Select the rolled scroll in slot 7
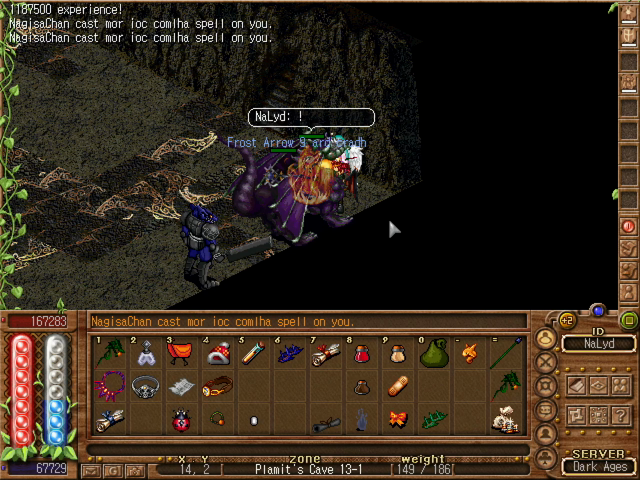 pyautogui.click(x=326, y=354)
